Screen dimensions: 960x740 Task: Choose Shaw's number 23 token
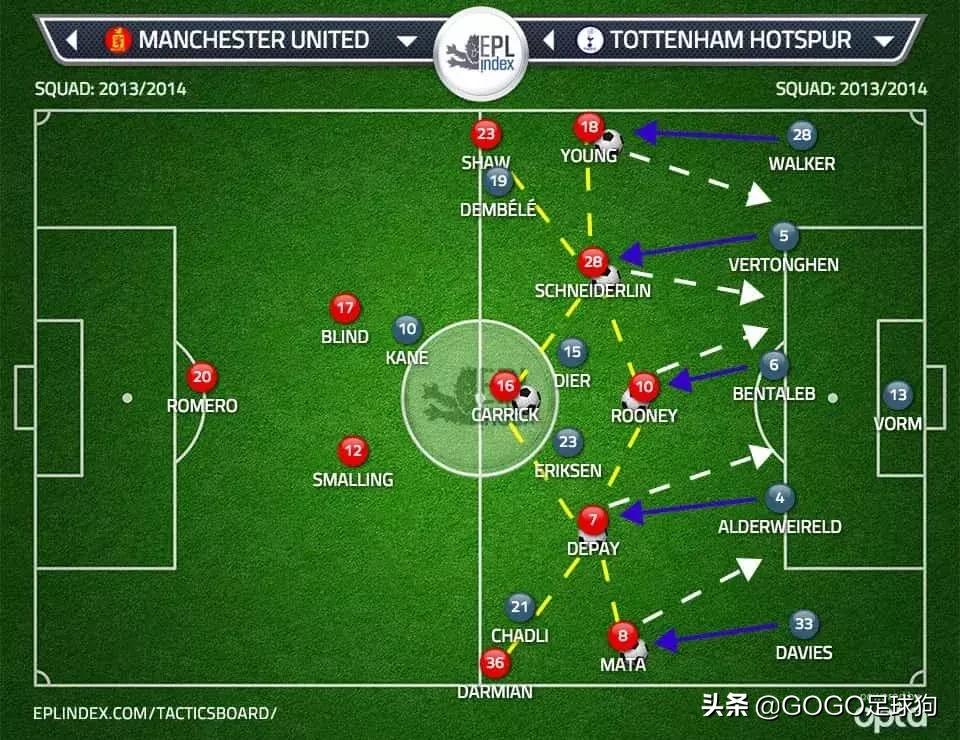pos(486,134)
